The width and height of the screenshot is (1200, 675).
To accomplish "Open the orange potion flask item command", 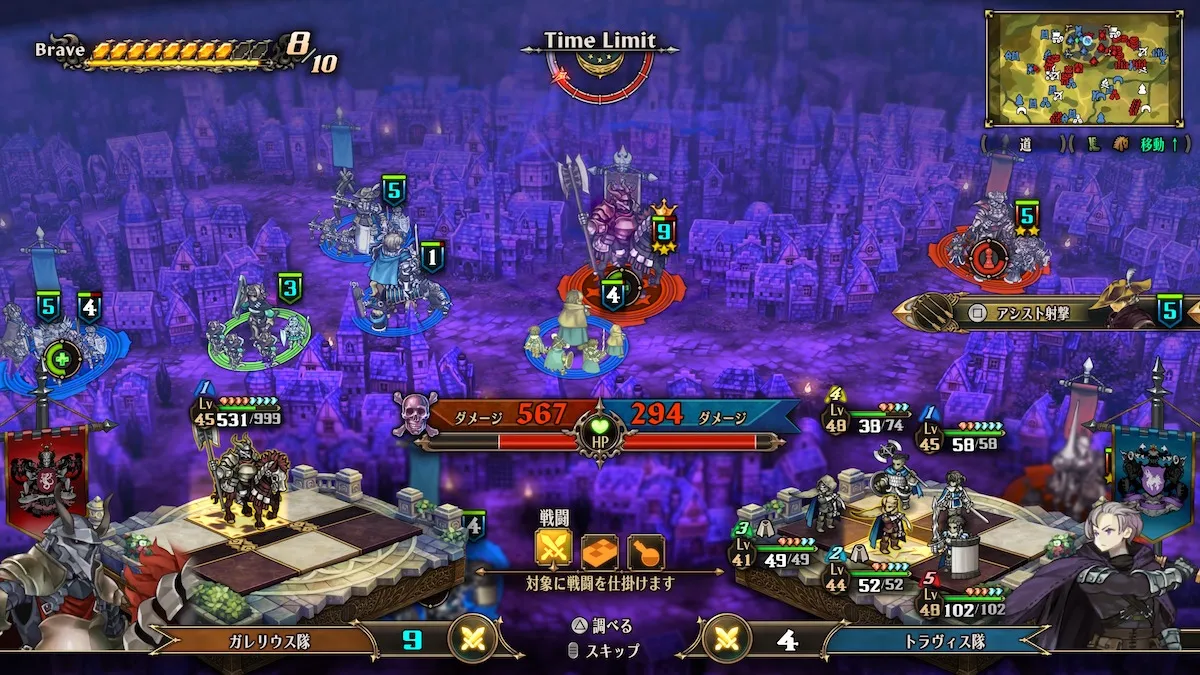I will point(645,550).
